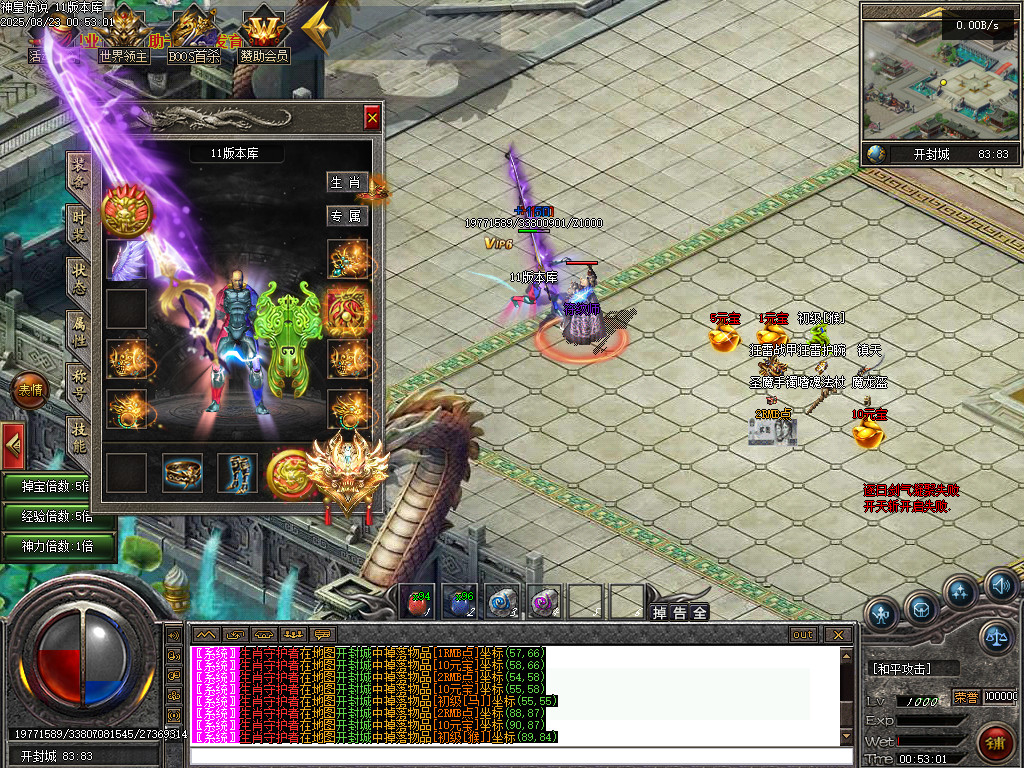This screenshot has height=768, width=1024.
Task: Toggle sound with the speaker icon
Action: coord(999,584)
